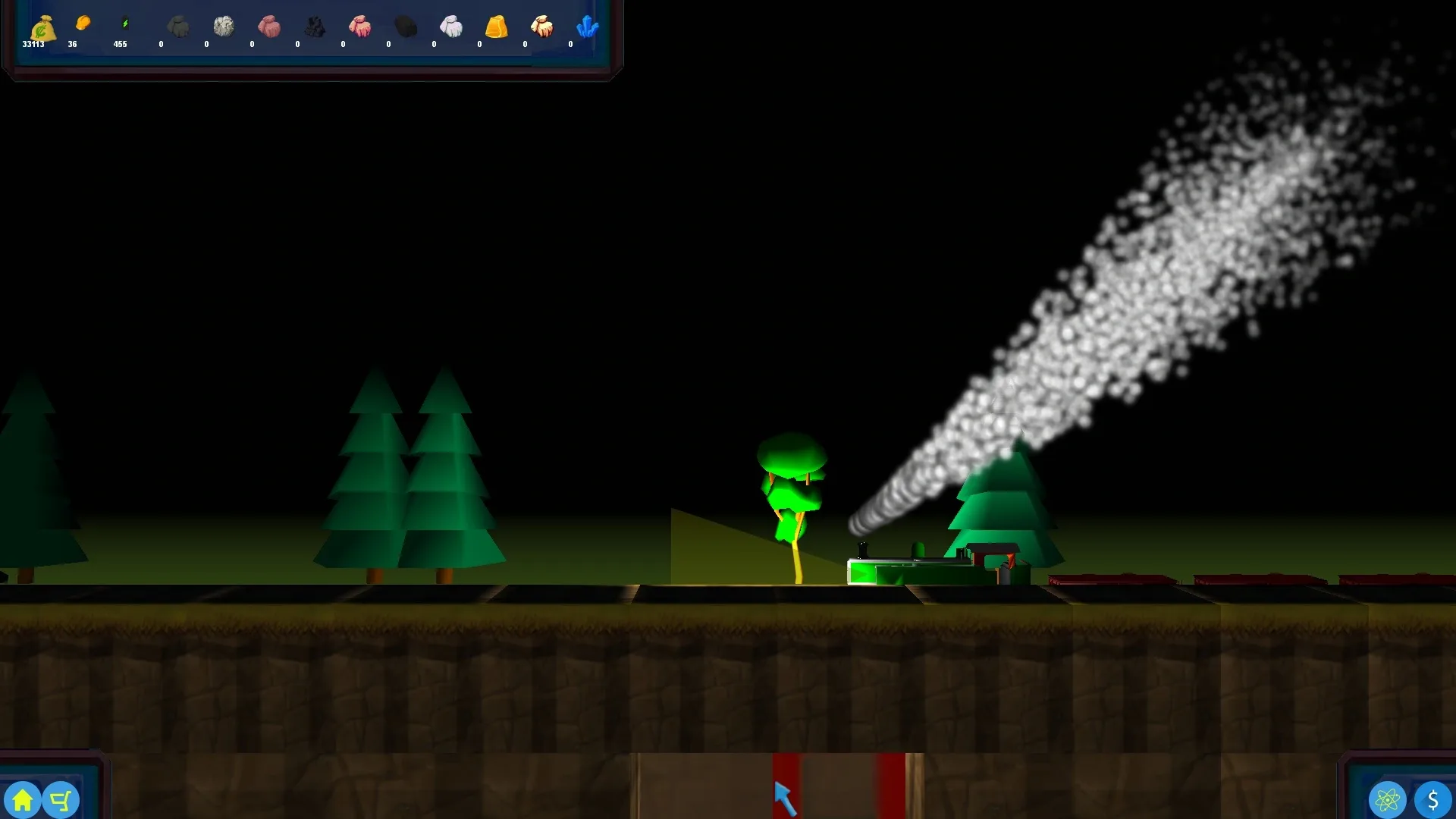Open the shopping cart store
Screen dimensions: 1456x819
(x=61, y=799)
